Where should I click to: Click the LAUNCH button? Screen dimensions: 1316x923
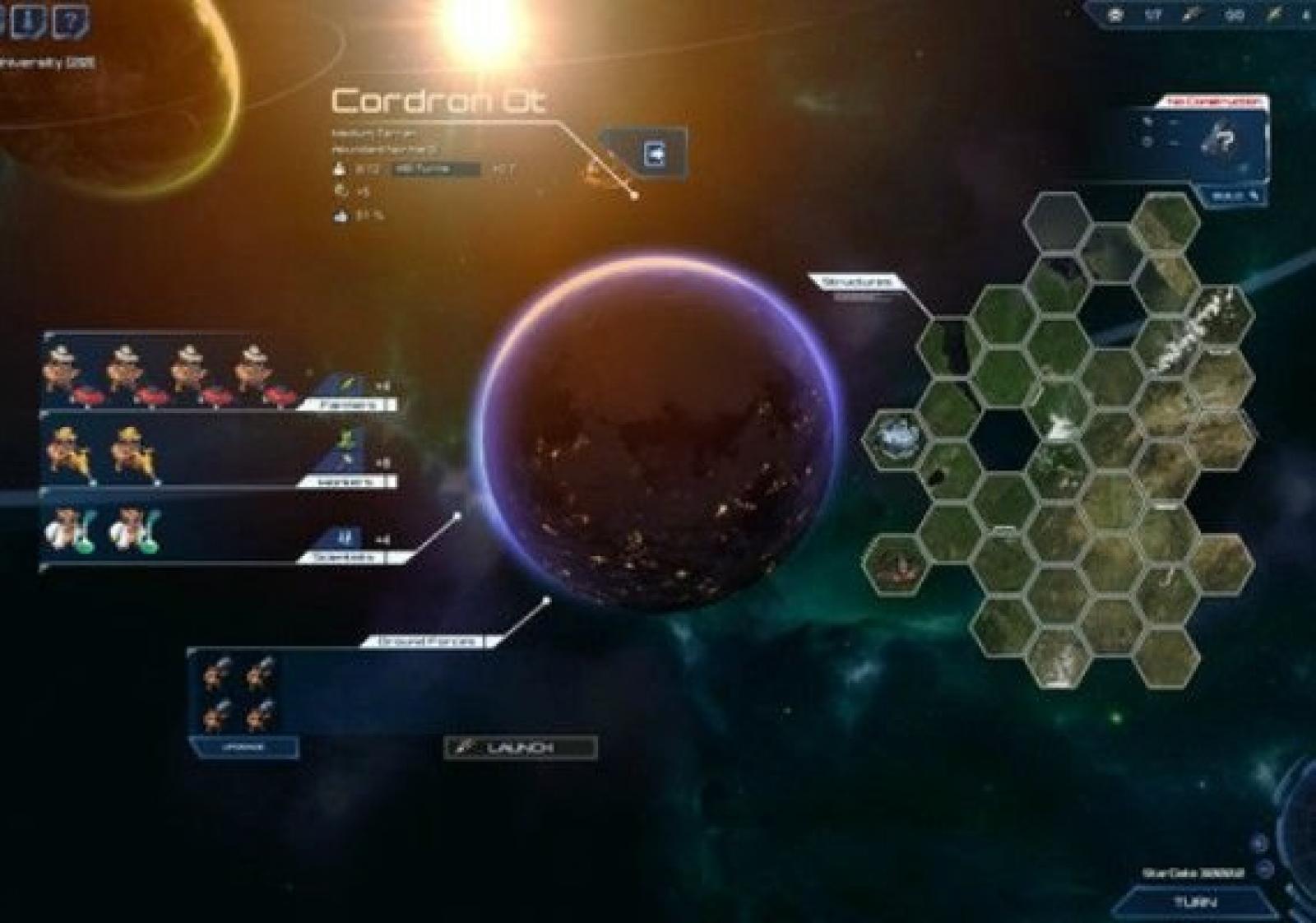pos(520,748)
